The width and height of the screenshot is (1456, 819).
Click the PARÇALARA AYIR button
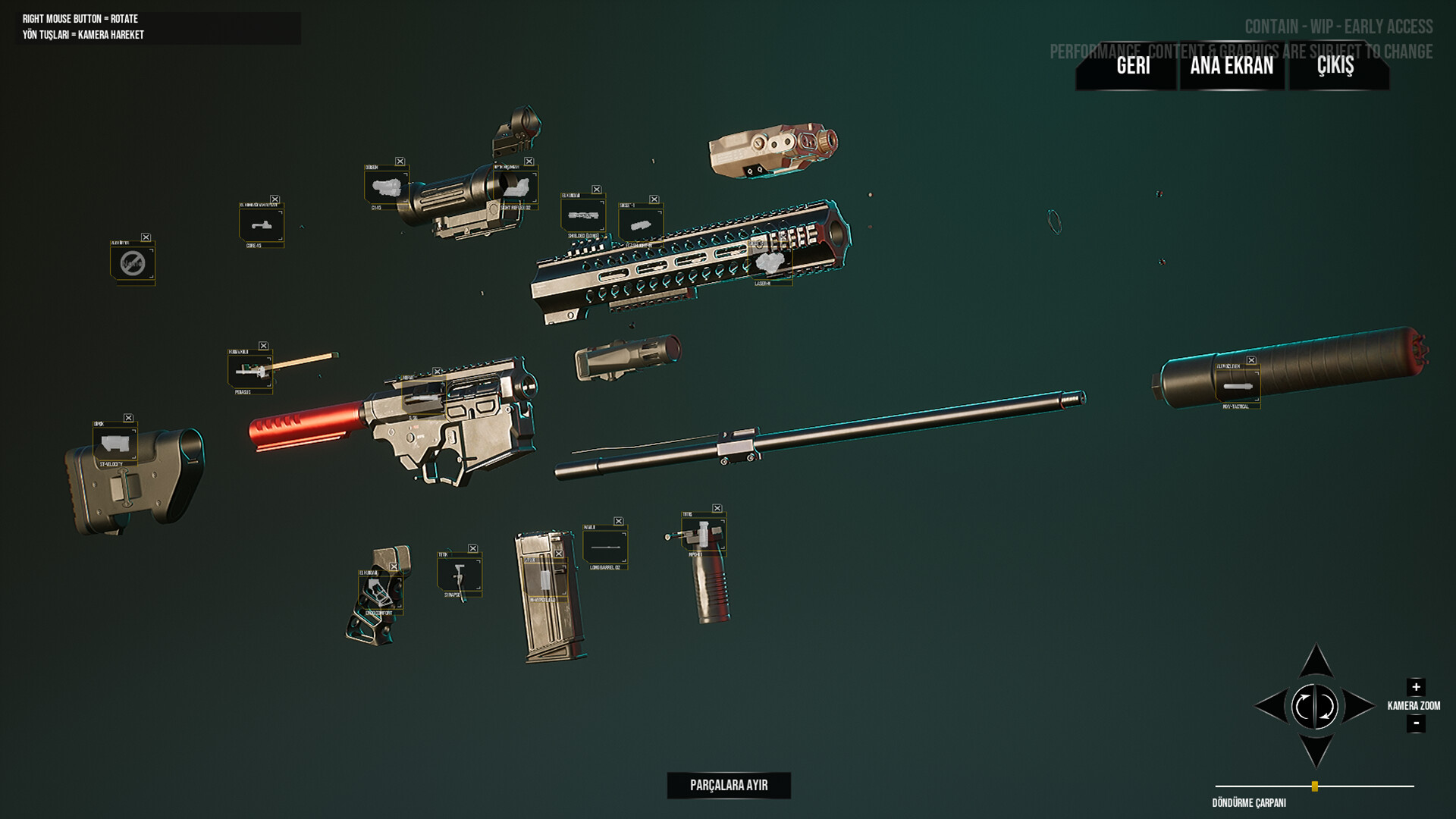click(x=729, y=786)
